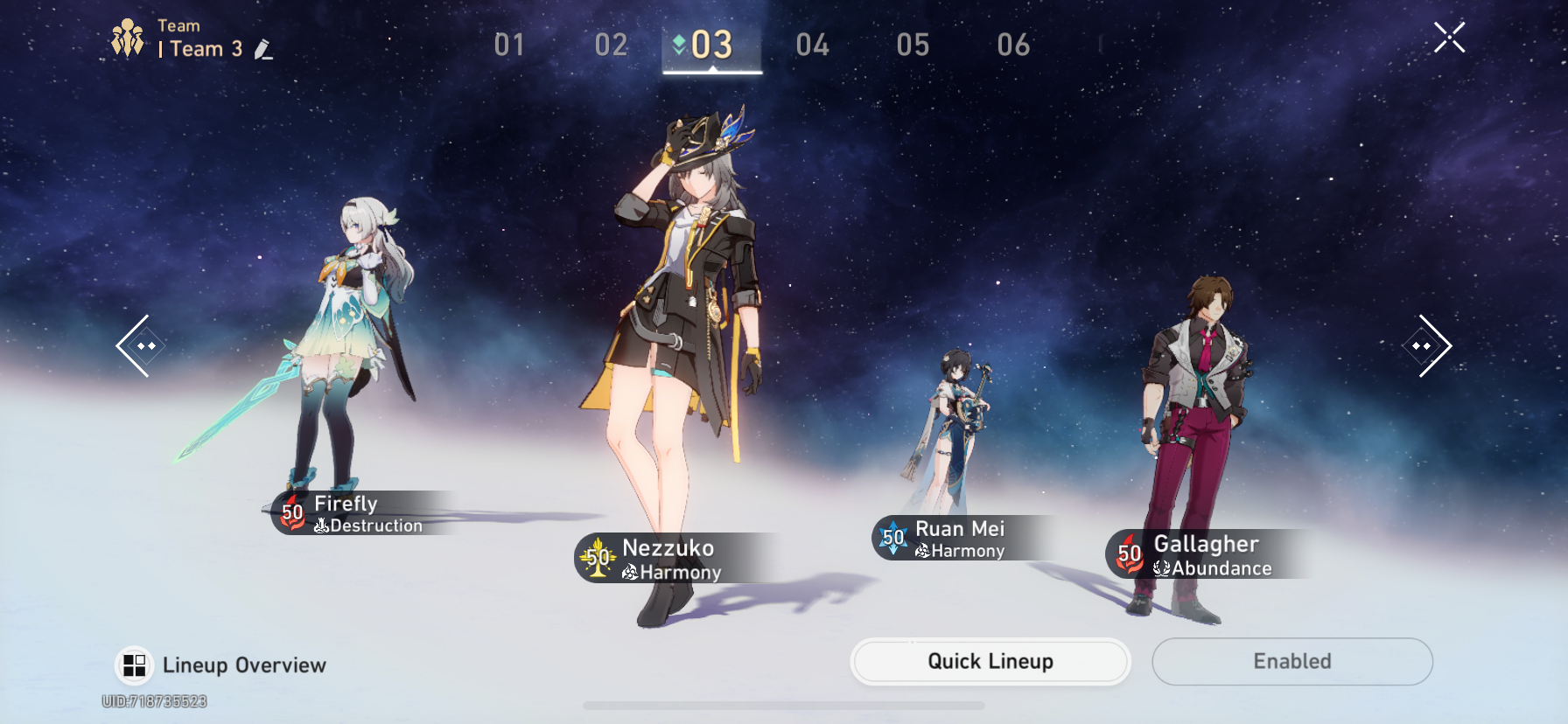This screenshot has height=724, width=1568.
Task: Select team slot 01
Action: 508,45
